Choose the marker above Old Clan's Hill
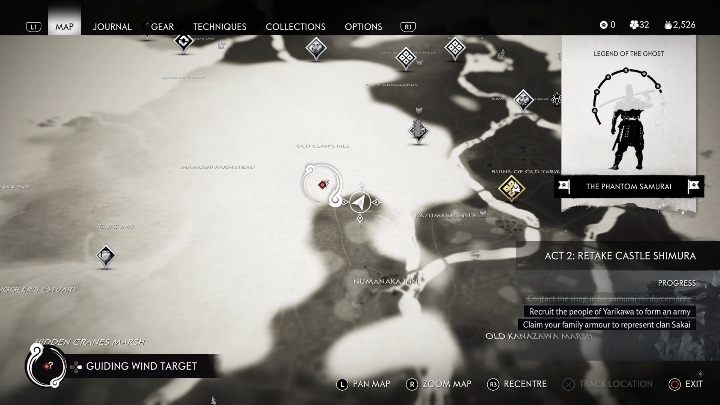This screenshot has height=405, width=720. click(419, 128)
